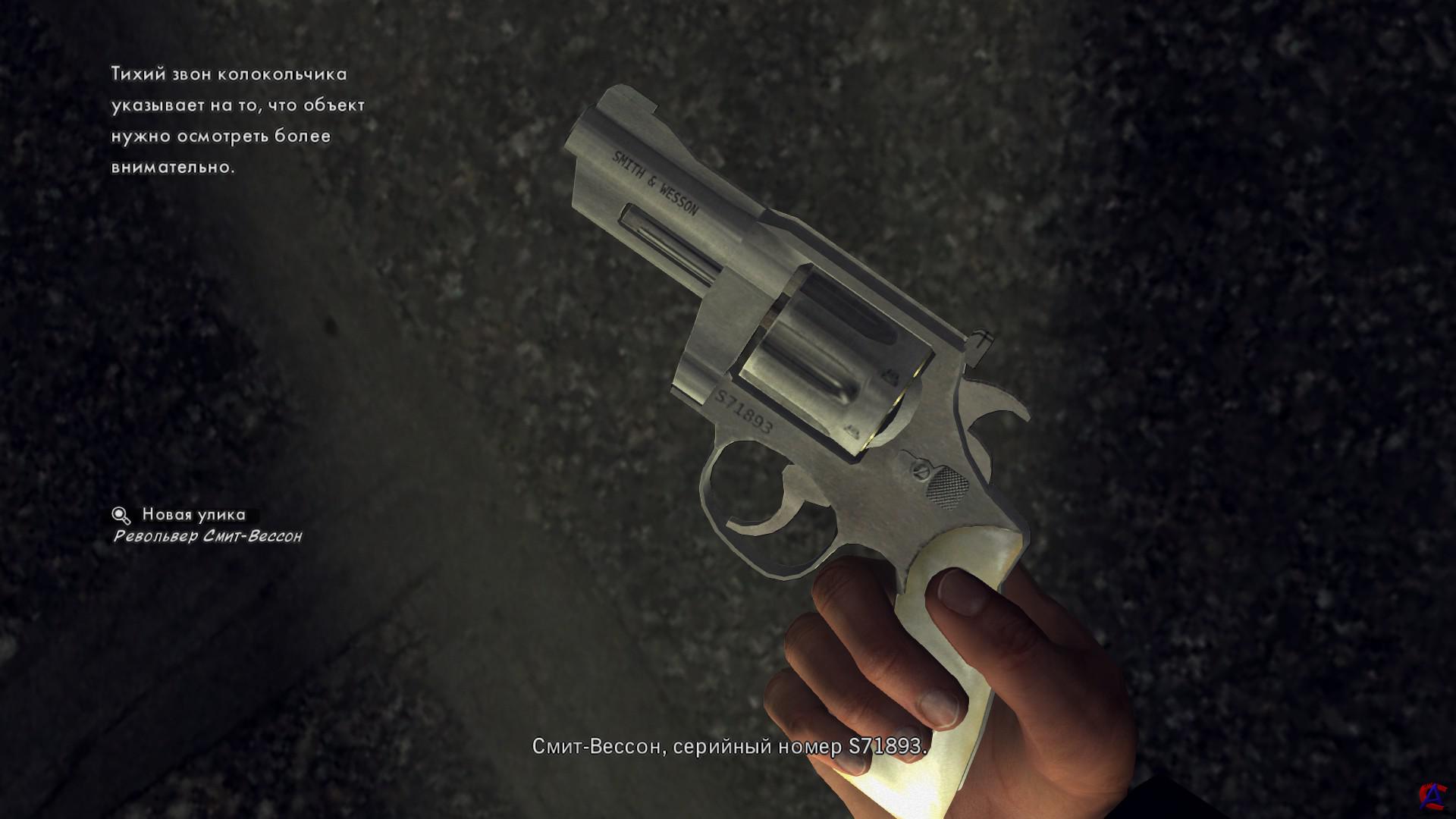Select the Смит-Вессон revolver clue entry
The width and height of the screenshot is (1456, 819).
pos(208,537)
